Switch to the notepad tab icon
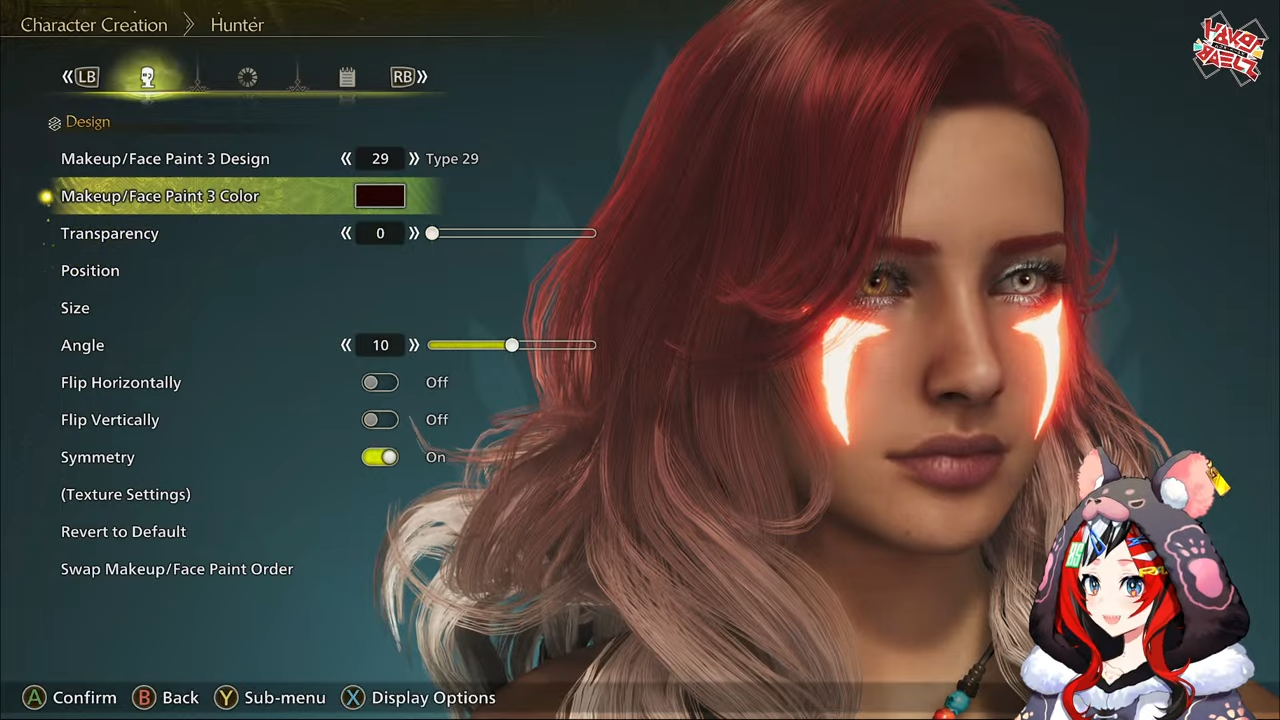The width and height of the screenshot is (1280, 720). [347, 77]
